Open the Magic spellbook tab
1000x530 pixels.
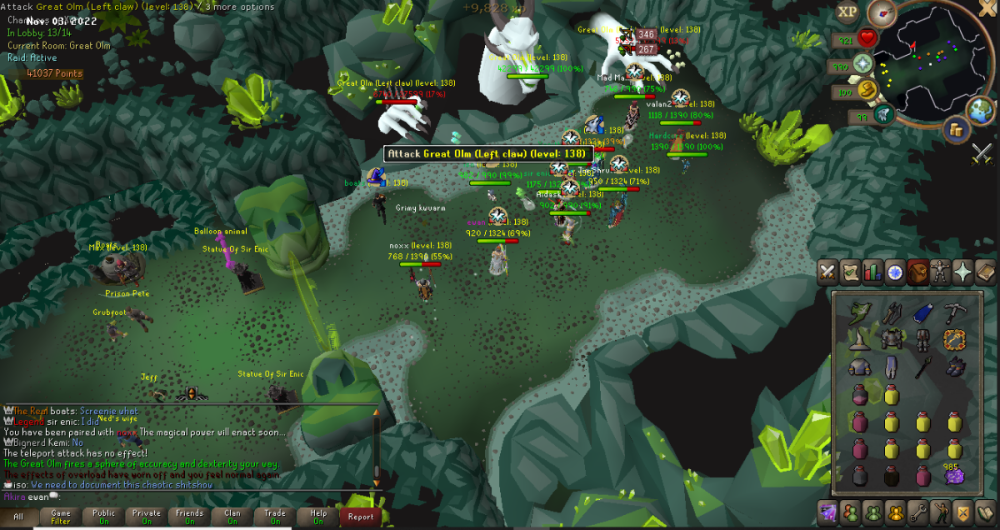[986, 271]
